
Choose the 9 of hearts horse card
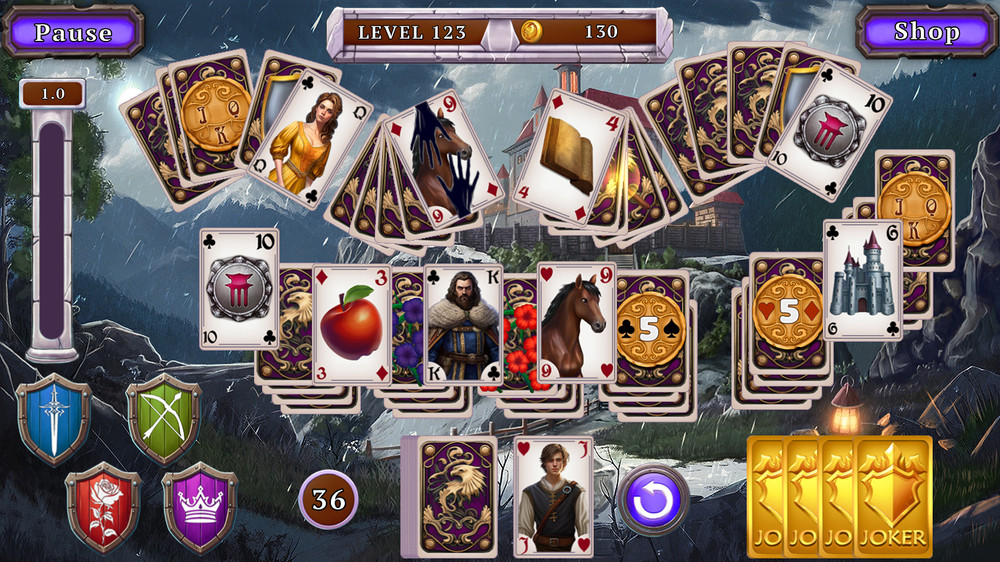[x=576, y=321]
